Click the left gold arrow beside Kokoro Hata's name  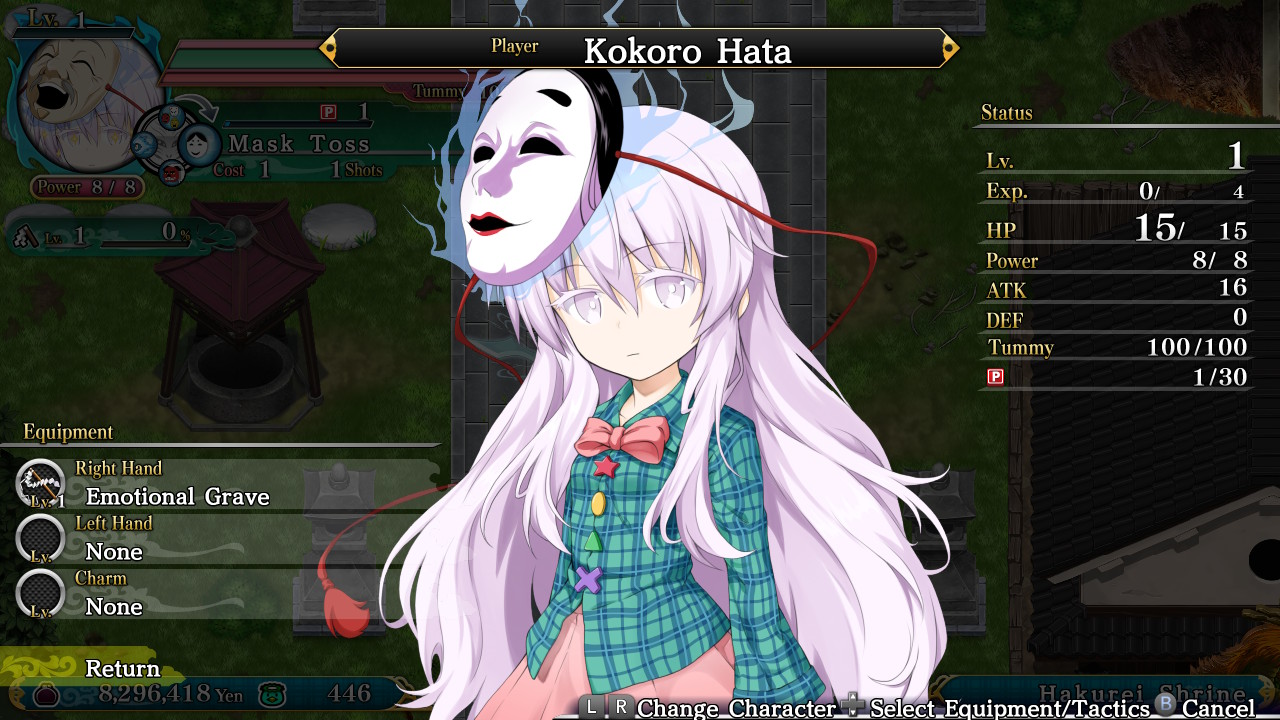click(327, 46)
